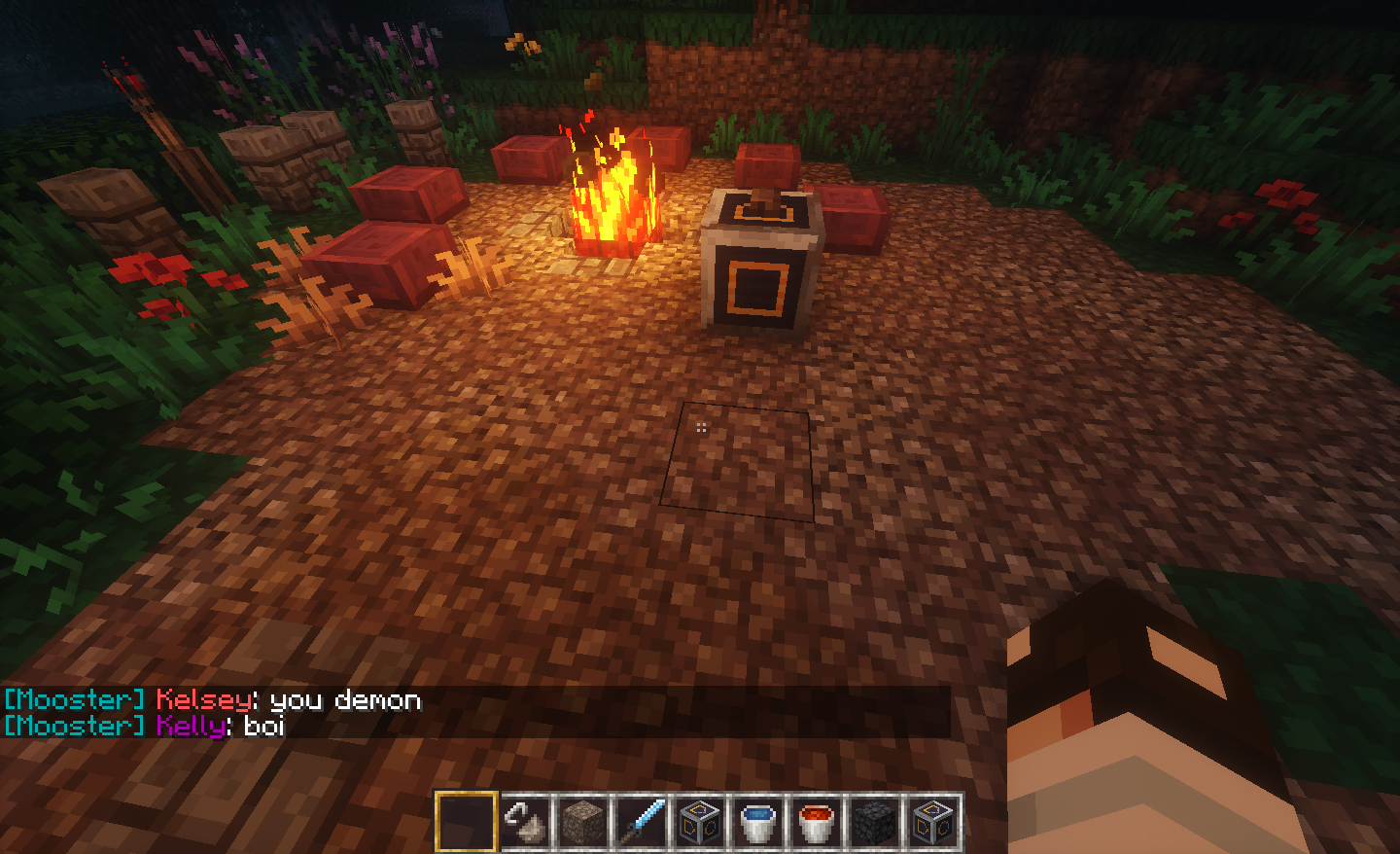The image size is (1400, 854).
Task: Choose the brown dirt block slot
Action: (583, 822)
